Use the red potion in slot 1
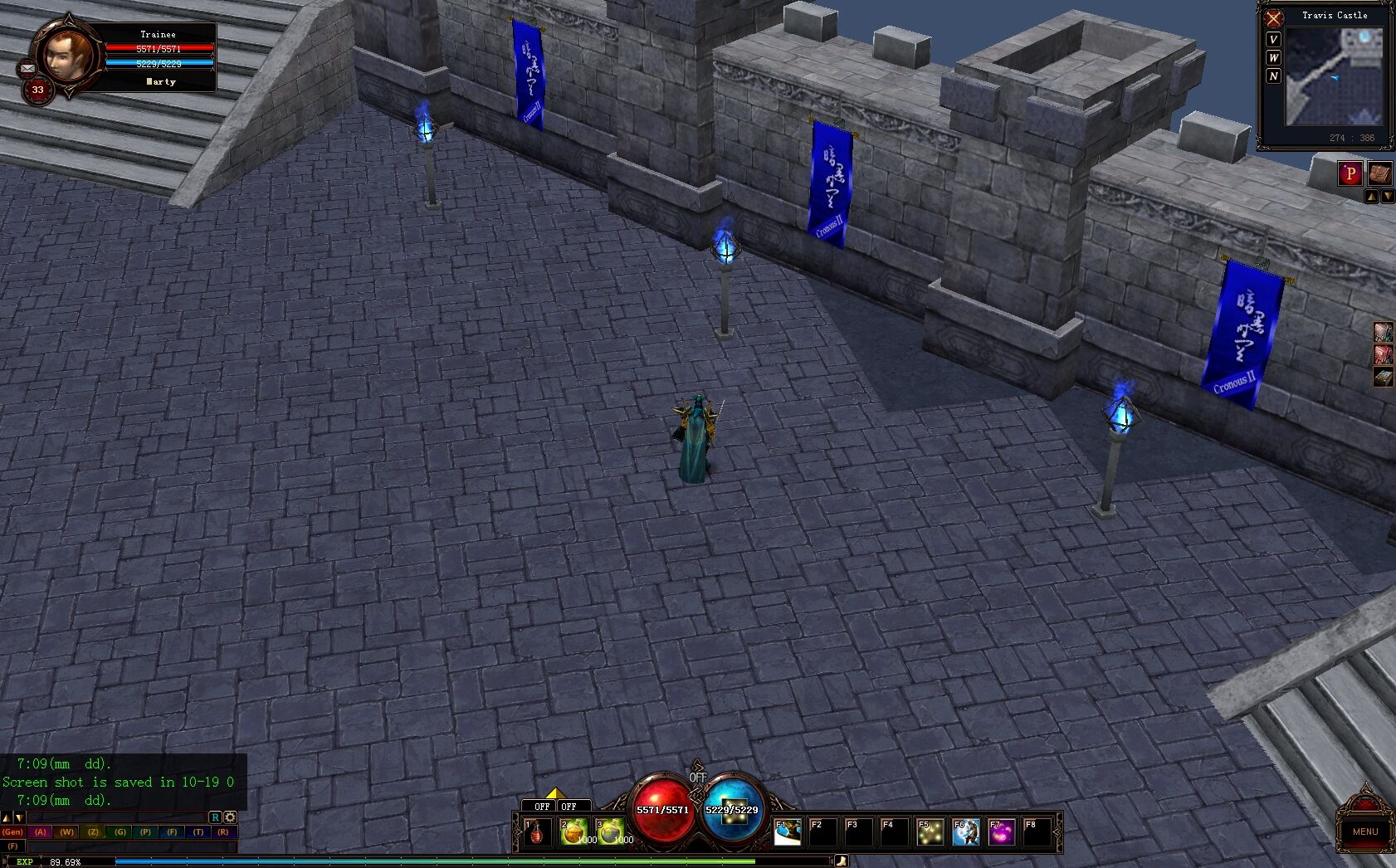 click(x=538, y=831)
